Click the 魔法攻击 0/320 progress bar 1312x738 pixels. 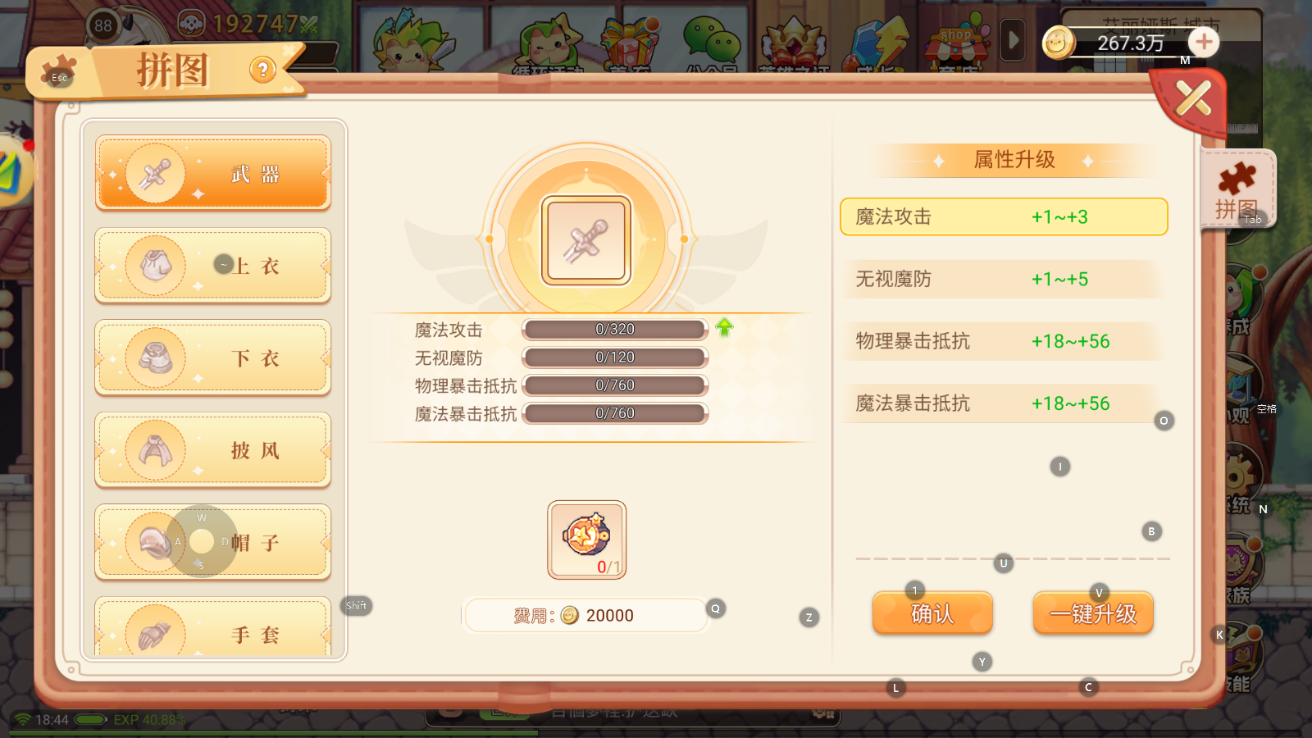(614, 329)
